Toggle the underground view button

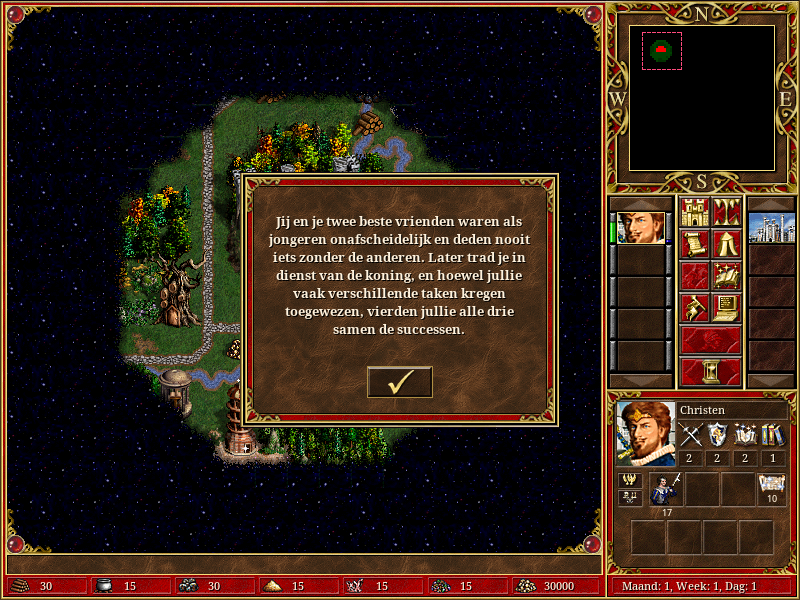point(726,212)
